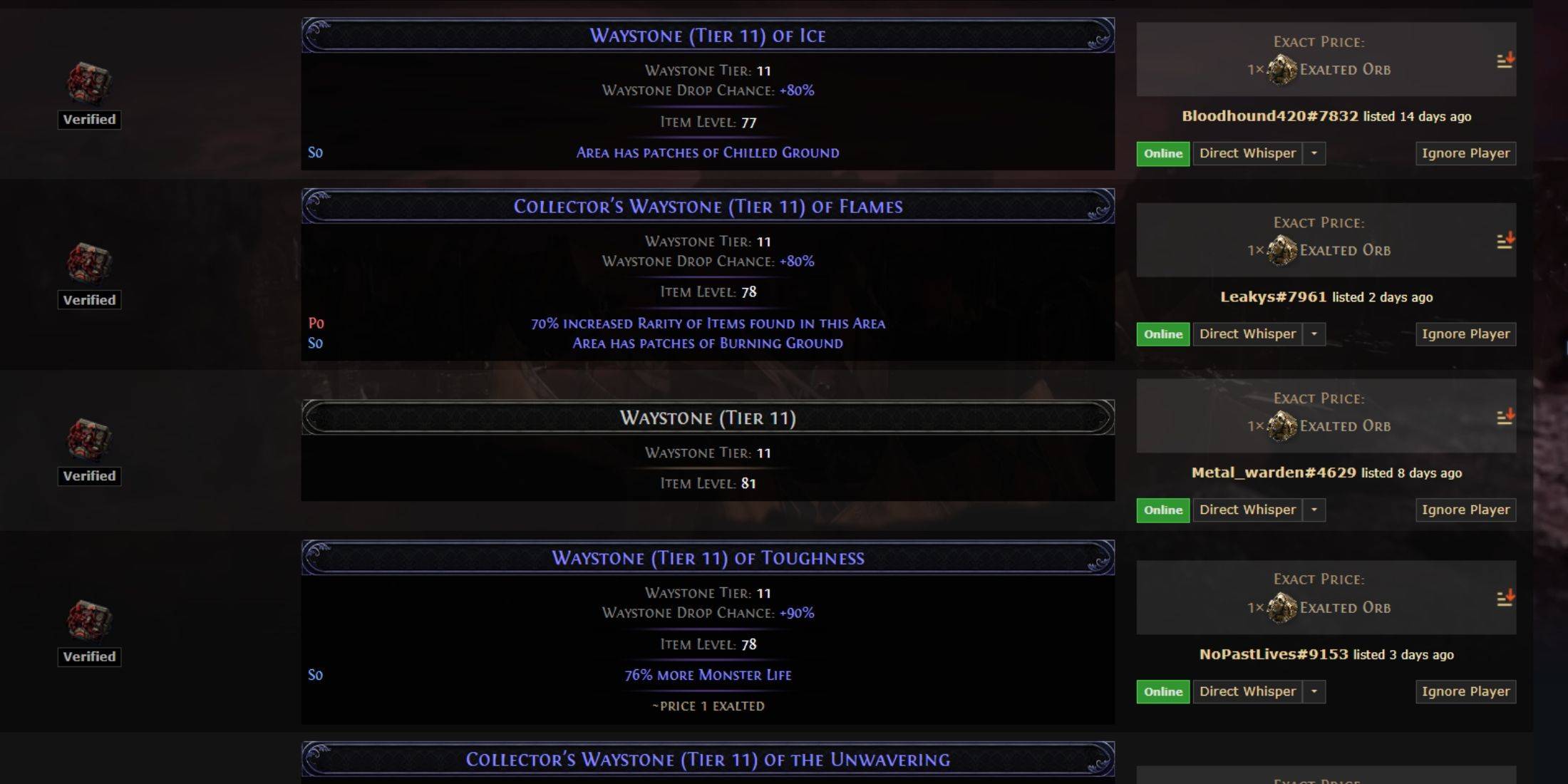This screenshot has width=1568, height=784.
Task: Click the Online status badge next to Bloodhound420
Action: (x=1162, y=153)
